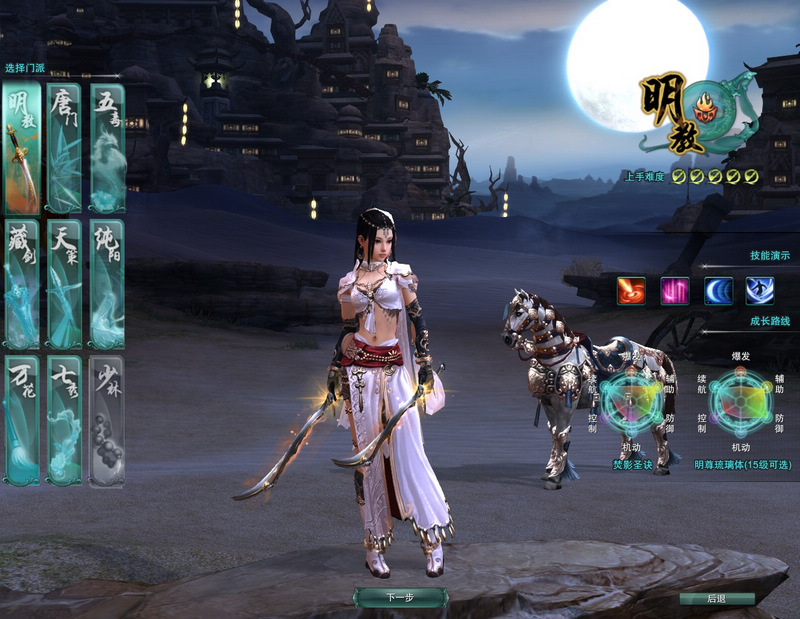Click the 下一步 next-step button
Screen dimensions: 800x619
(x=399, y=597)
